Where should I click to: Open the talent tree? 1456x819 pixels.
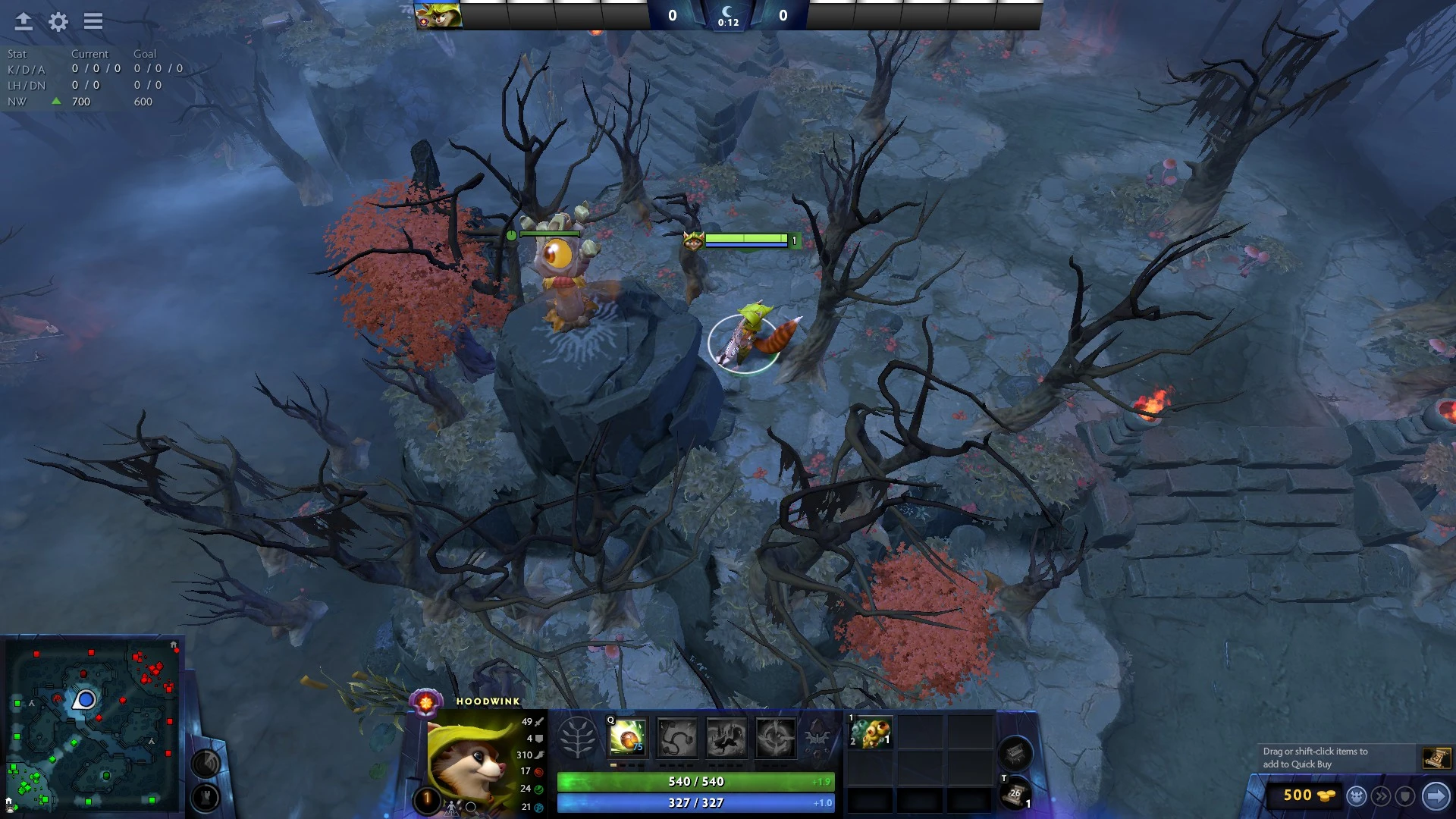[578, 737]
